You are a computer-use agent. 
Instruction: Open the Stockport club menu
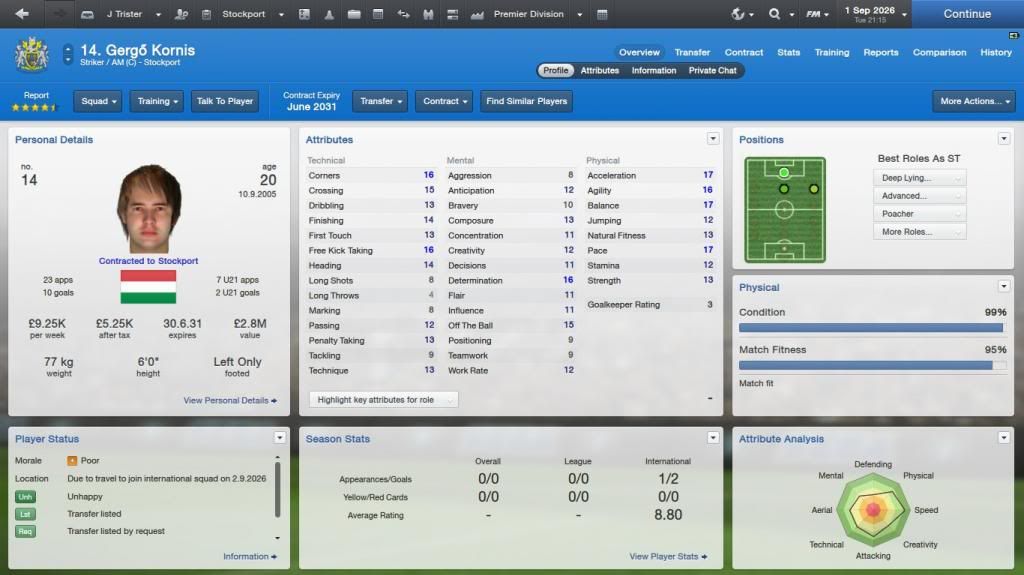coord(243,15)
